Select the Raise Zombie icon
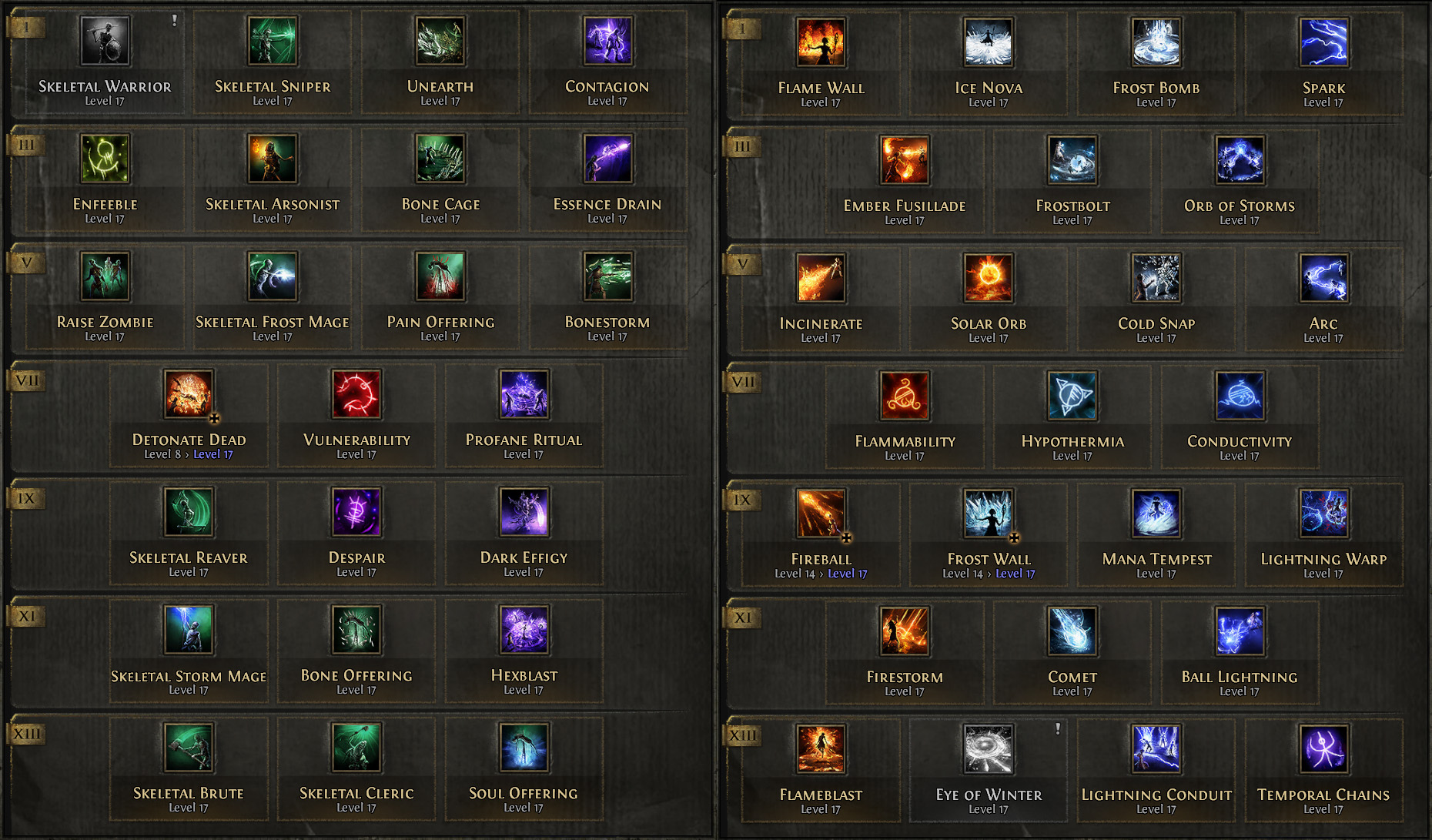 [x=104, y=279]
